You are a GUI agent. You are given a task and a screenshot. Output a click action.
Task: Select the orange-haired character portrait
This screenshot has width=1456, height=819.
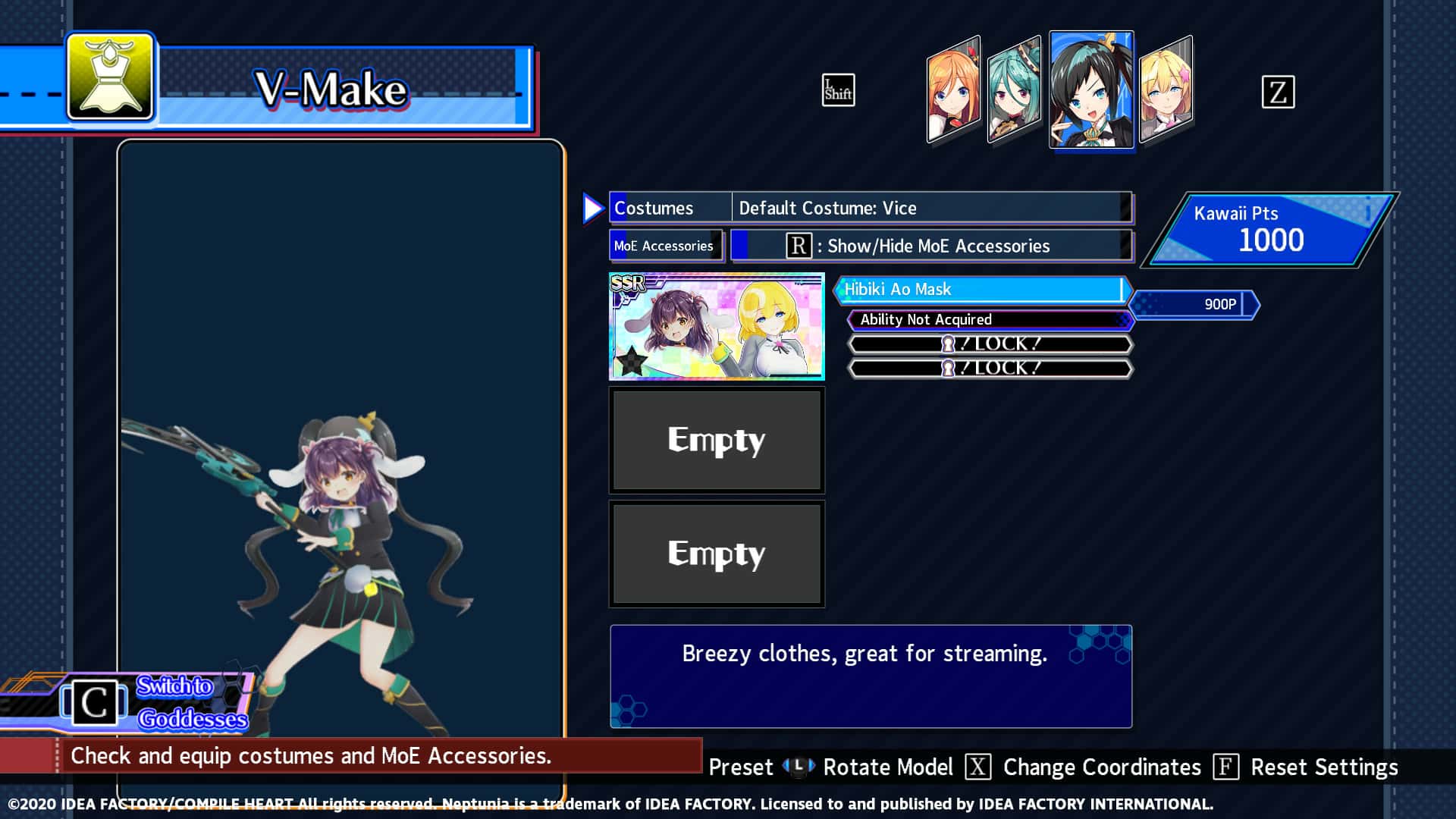(952, 91)
